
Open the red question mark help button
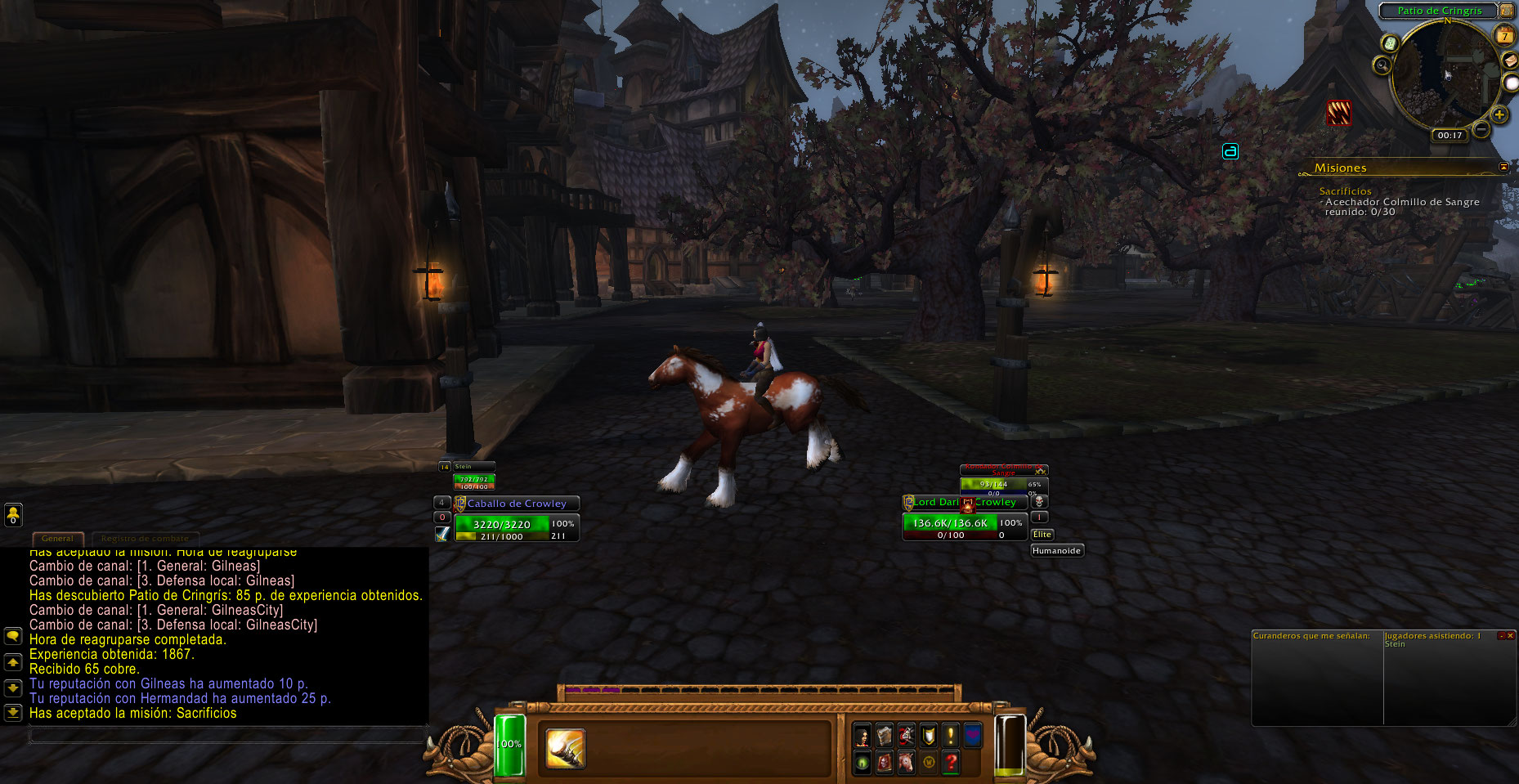[950, 763]
